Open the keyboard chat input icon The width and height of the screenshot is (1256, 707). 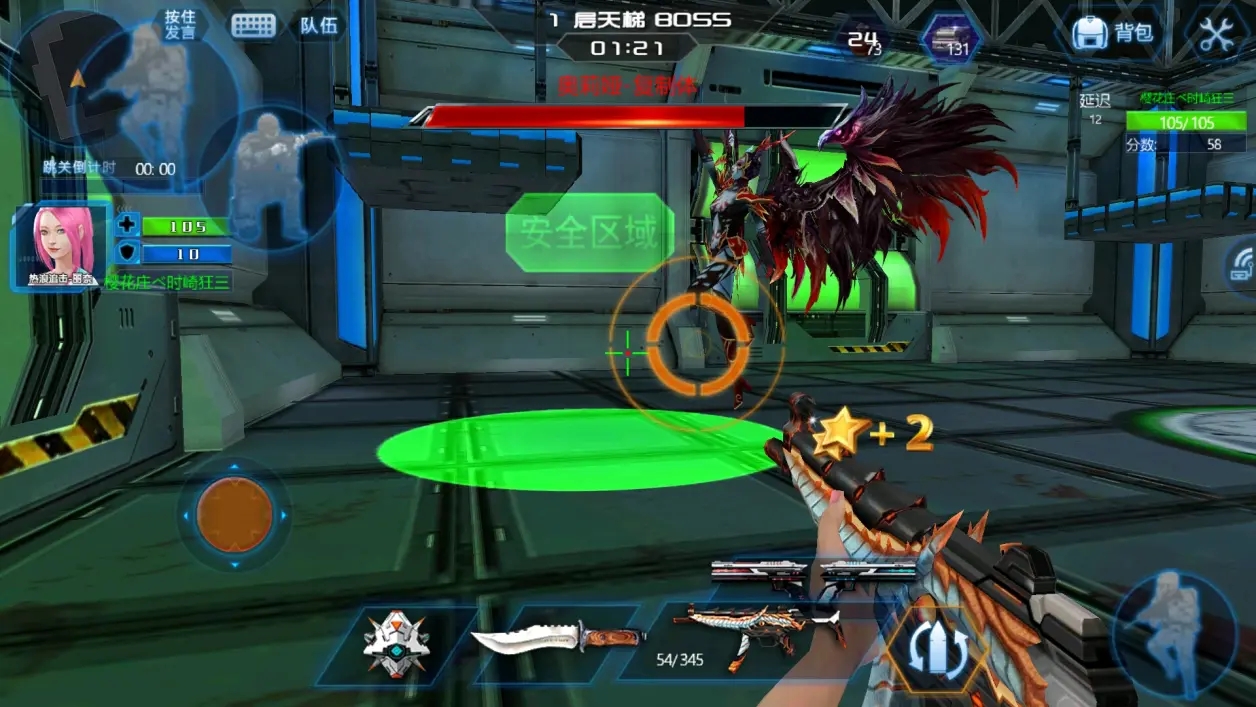point(253,25)
